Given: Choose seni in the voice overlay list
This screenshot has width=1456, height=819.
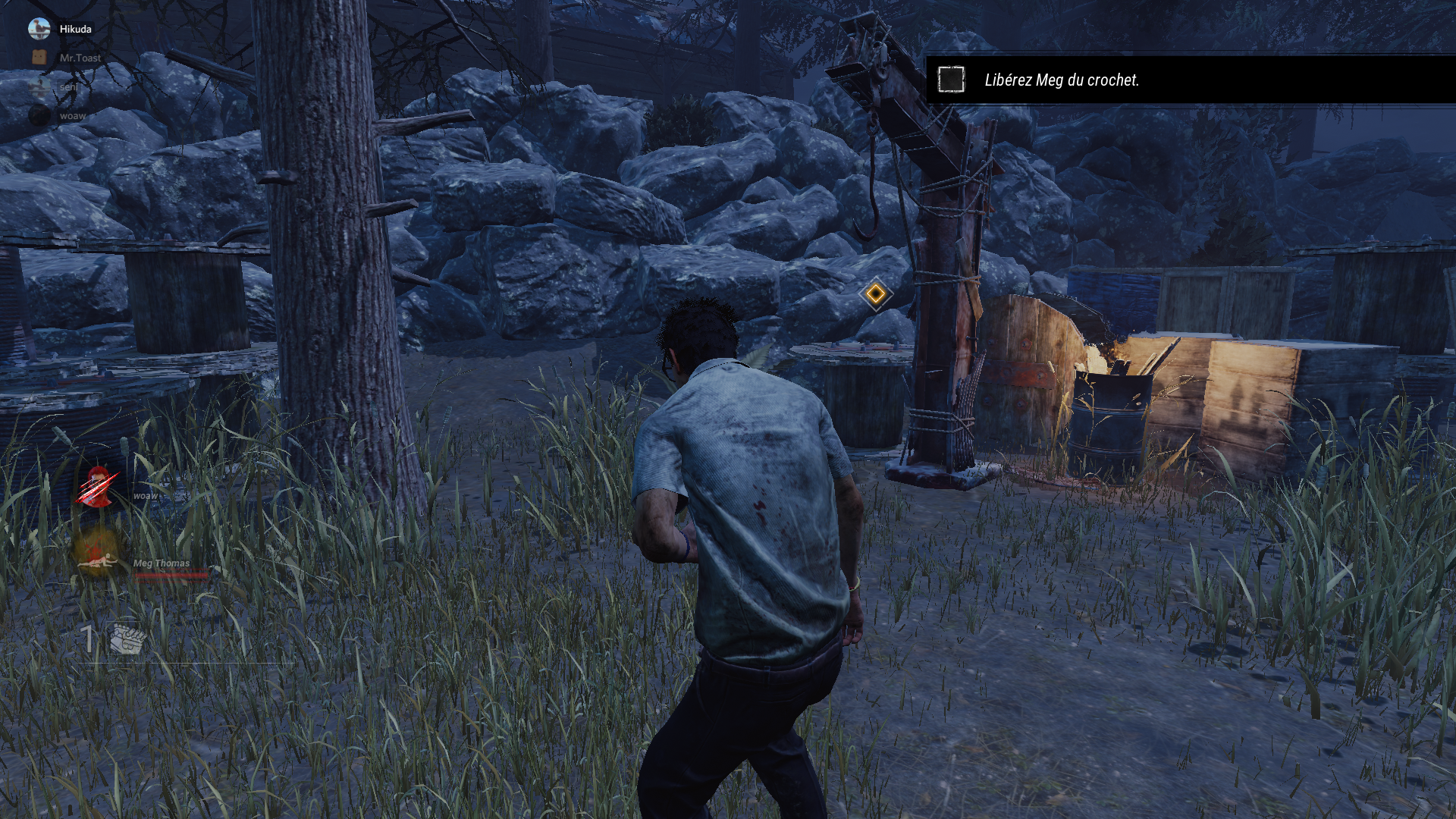Looking at the screenshot, I should click(x=67, y=86).
